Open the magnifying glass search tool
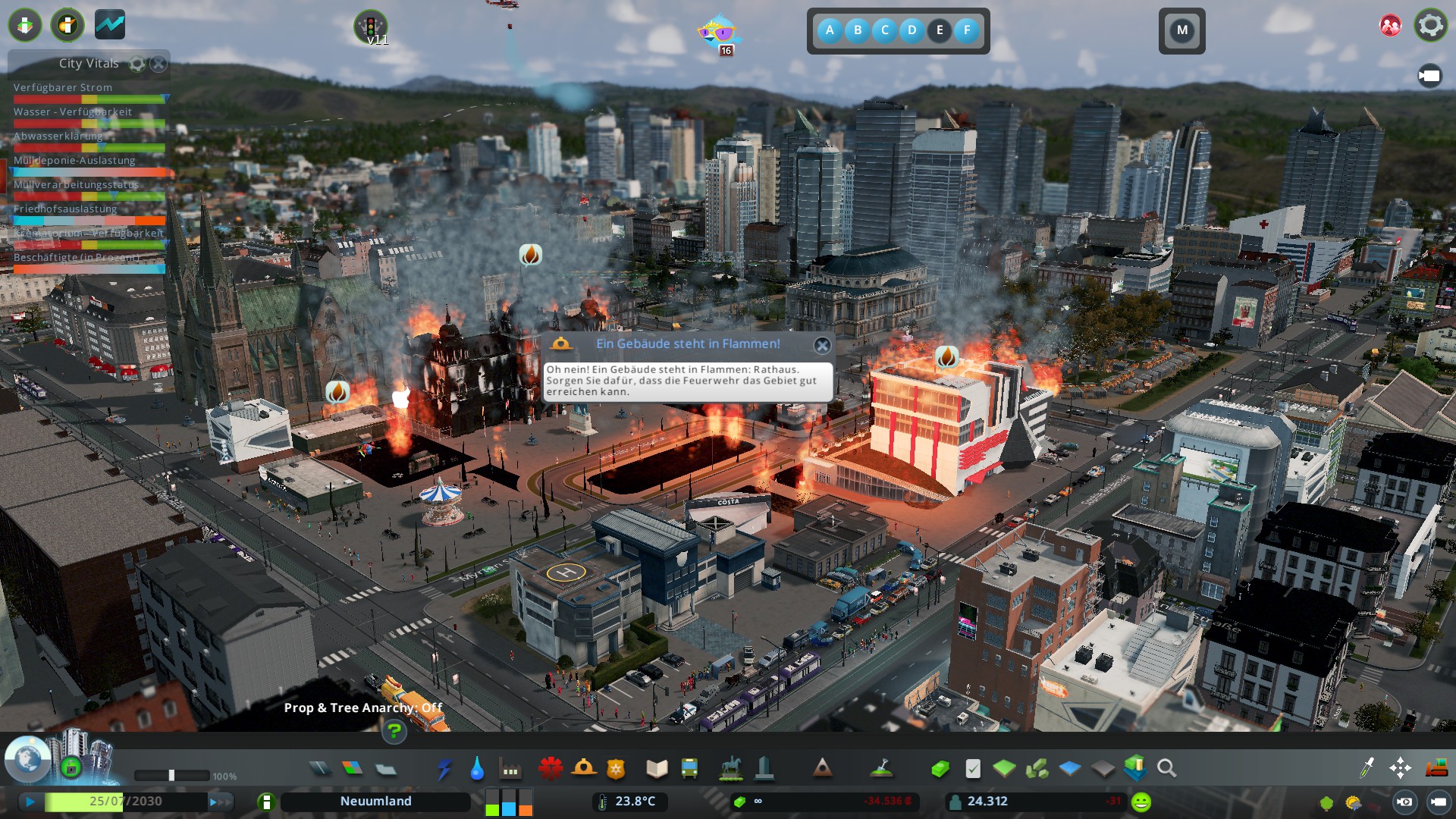The width and height of the screenshot is (1456, 819). 1167,769
